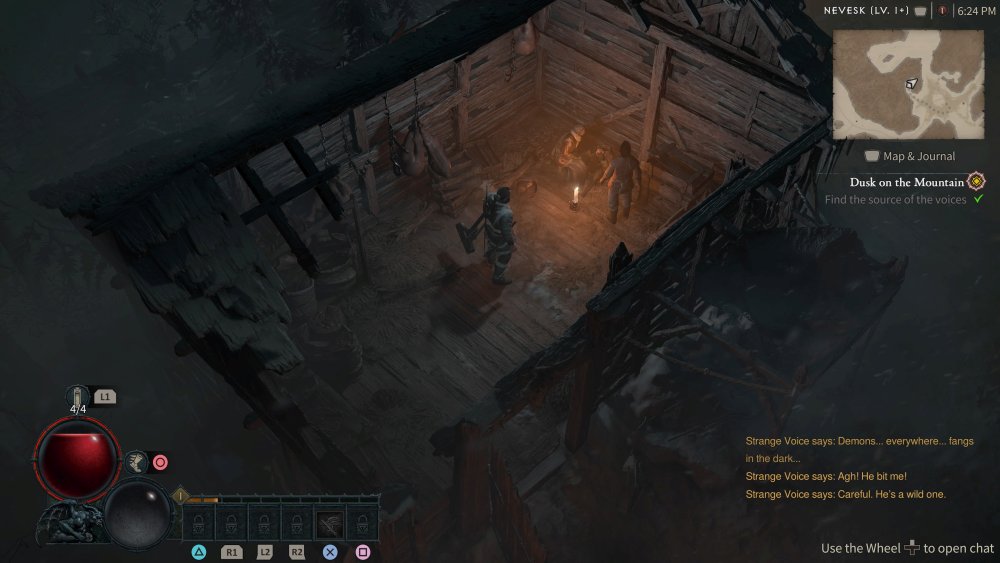Screen dimensions: 1000x563
Task: Select the Dusk on the Mountain quest tracker
Action: pos(907,182)
